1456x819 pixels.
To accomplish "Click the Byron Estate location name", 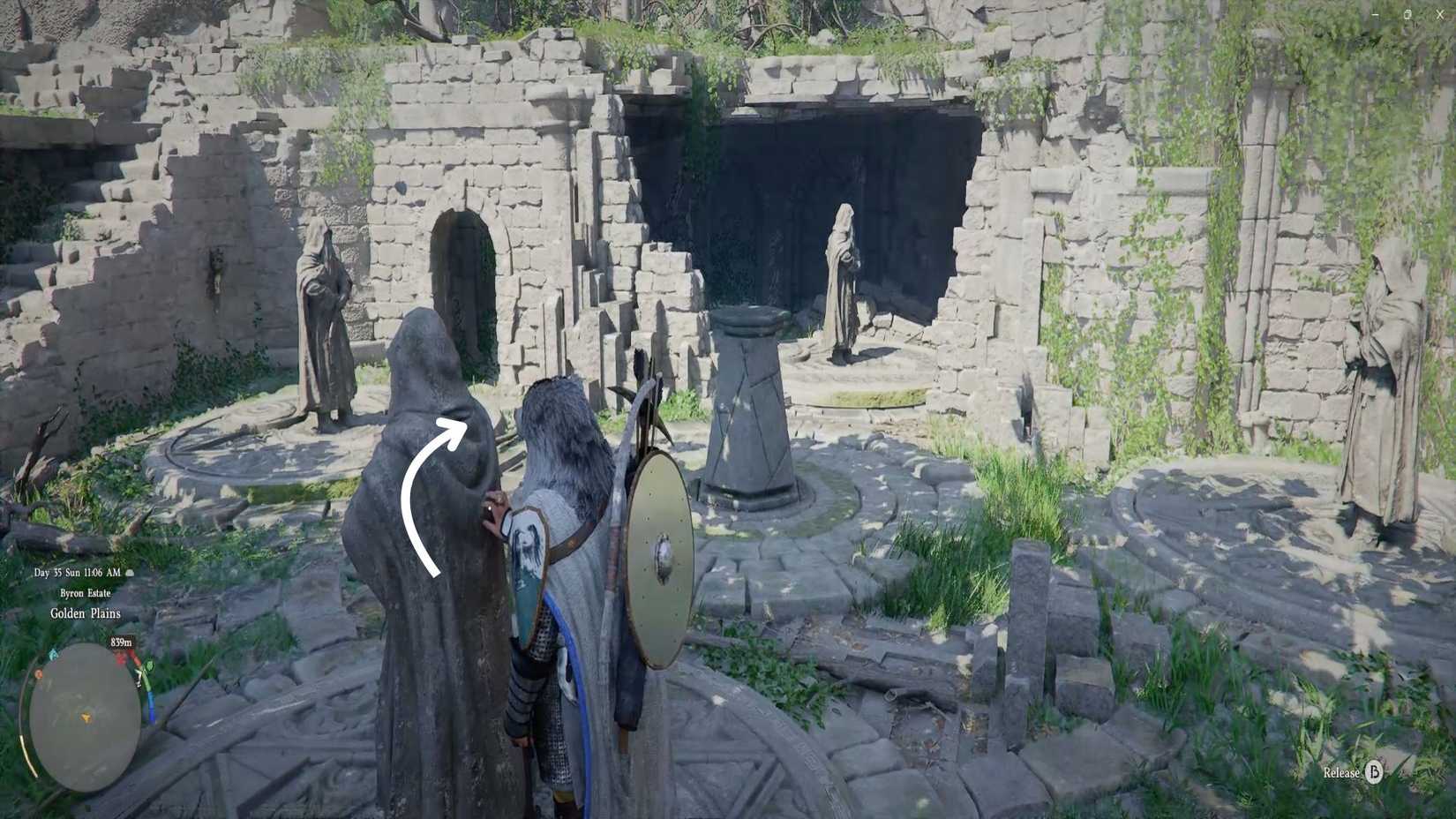I will click(x=85, y=593).
